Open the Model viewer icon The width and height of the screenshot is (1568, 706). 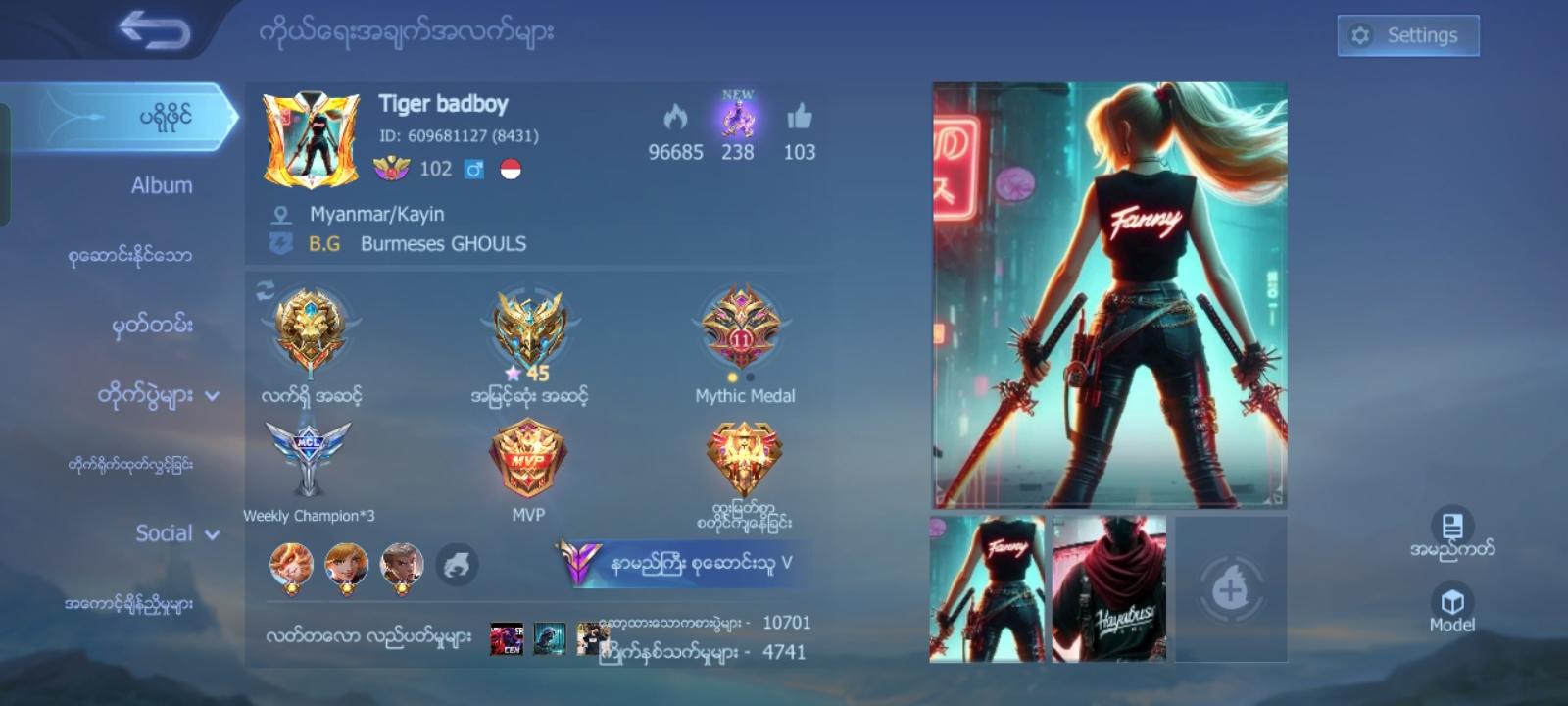coord(1454,605)
